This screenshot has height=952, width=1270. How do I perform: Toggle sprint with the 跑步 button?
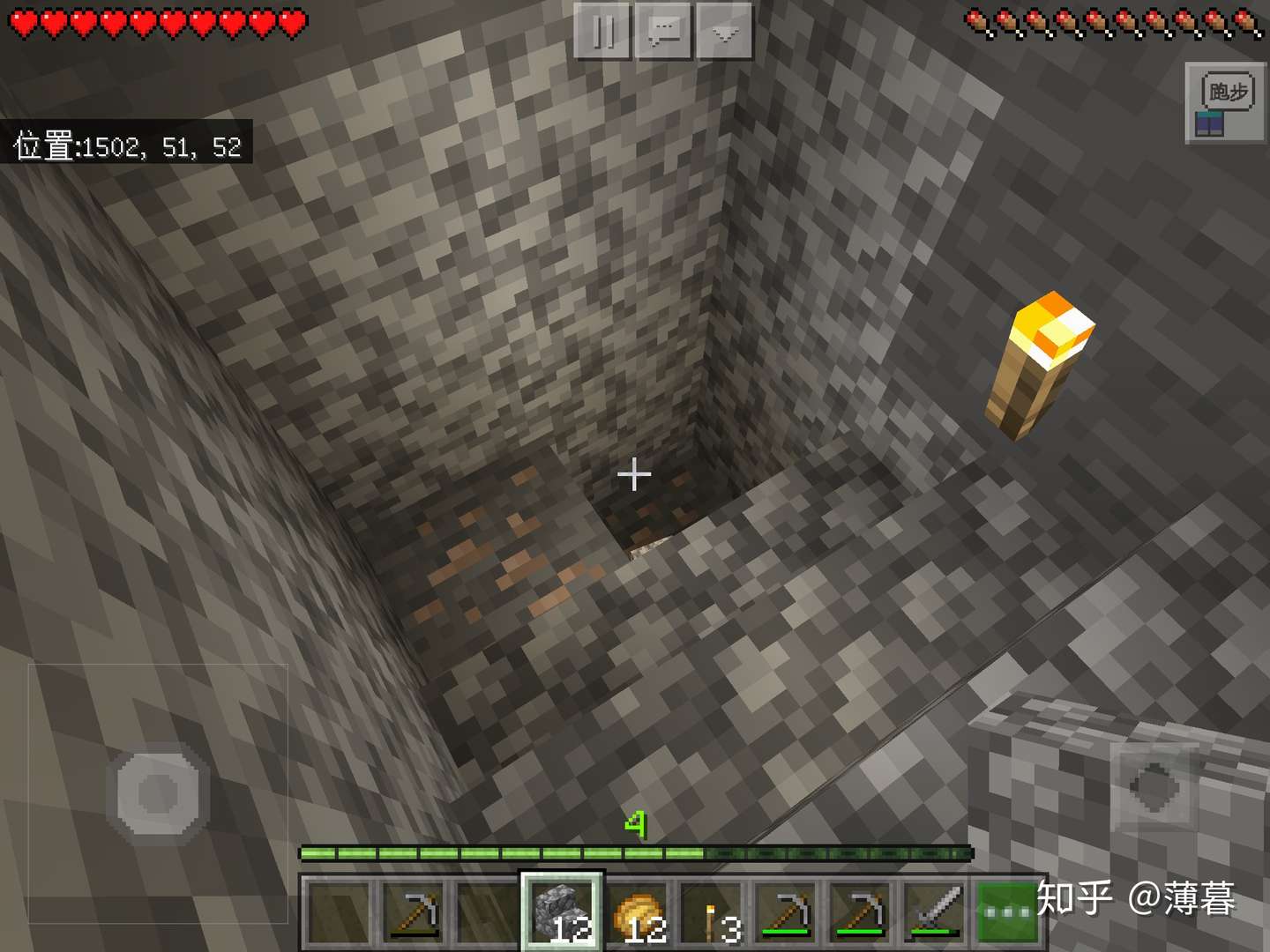pos(1226,88)
